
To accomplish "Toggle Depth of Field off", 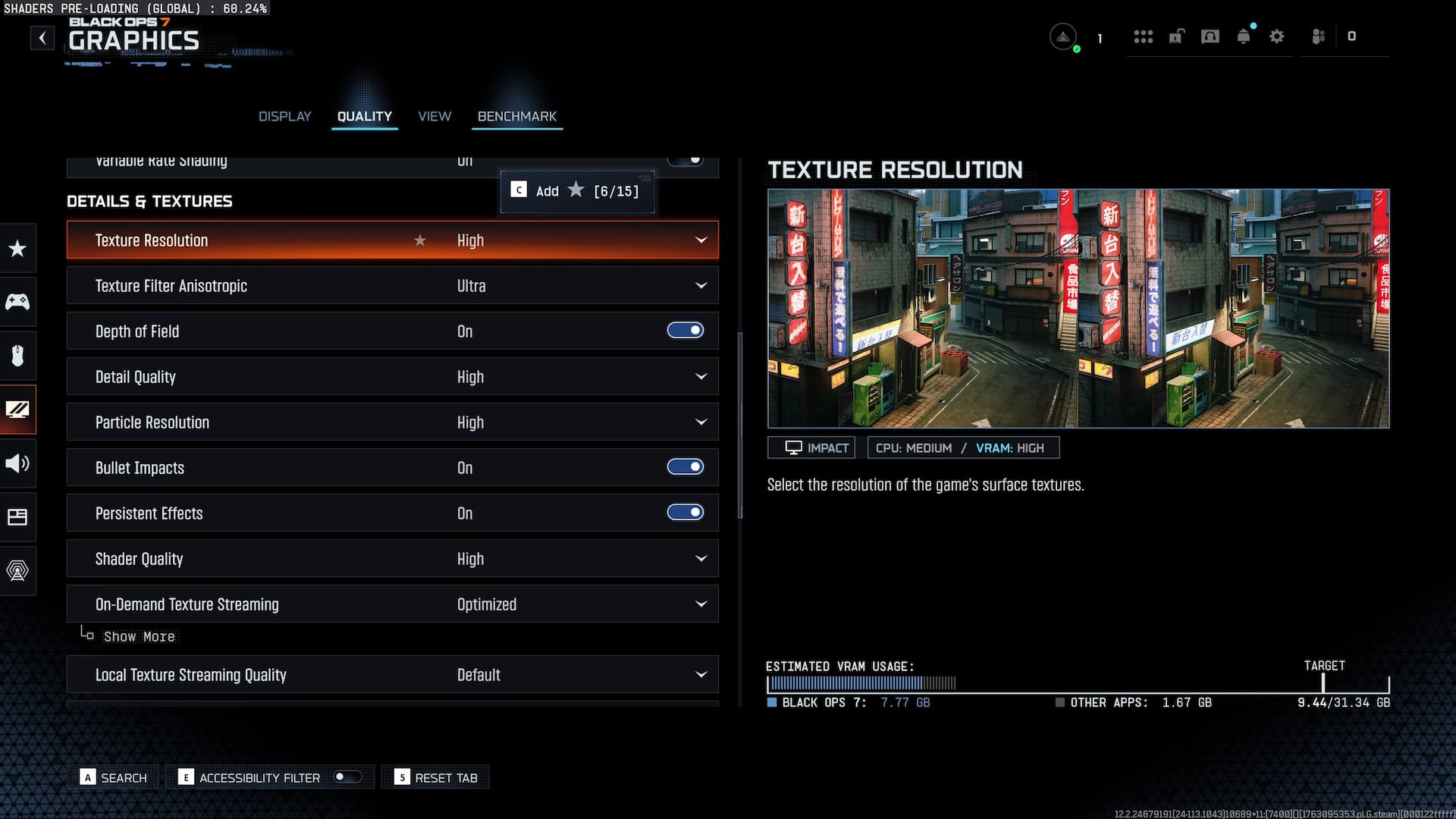I will tap(685, 330).
